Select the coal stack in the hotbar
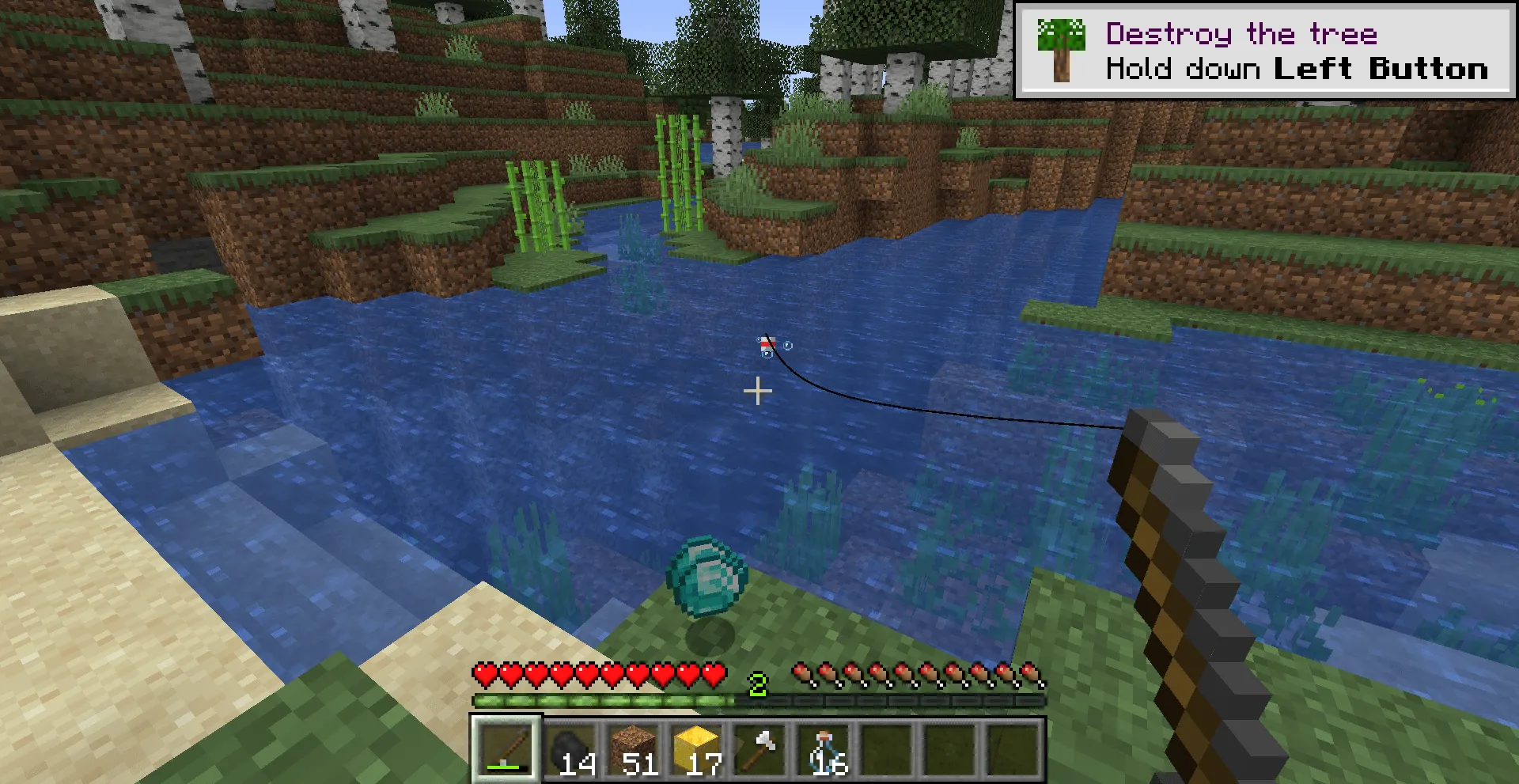1519x784 pixels. pyautogui.click(x=571, y=748)
